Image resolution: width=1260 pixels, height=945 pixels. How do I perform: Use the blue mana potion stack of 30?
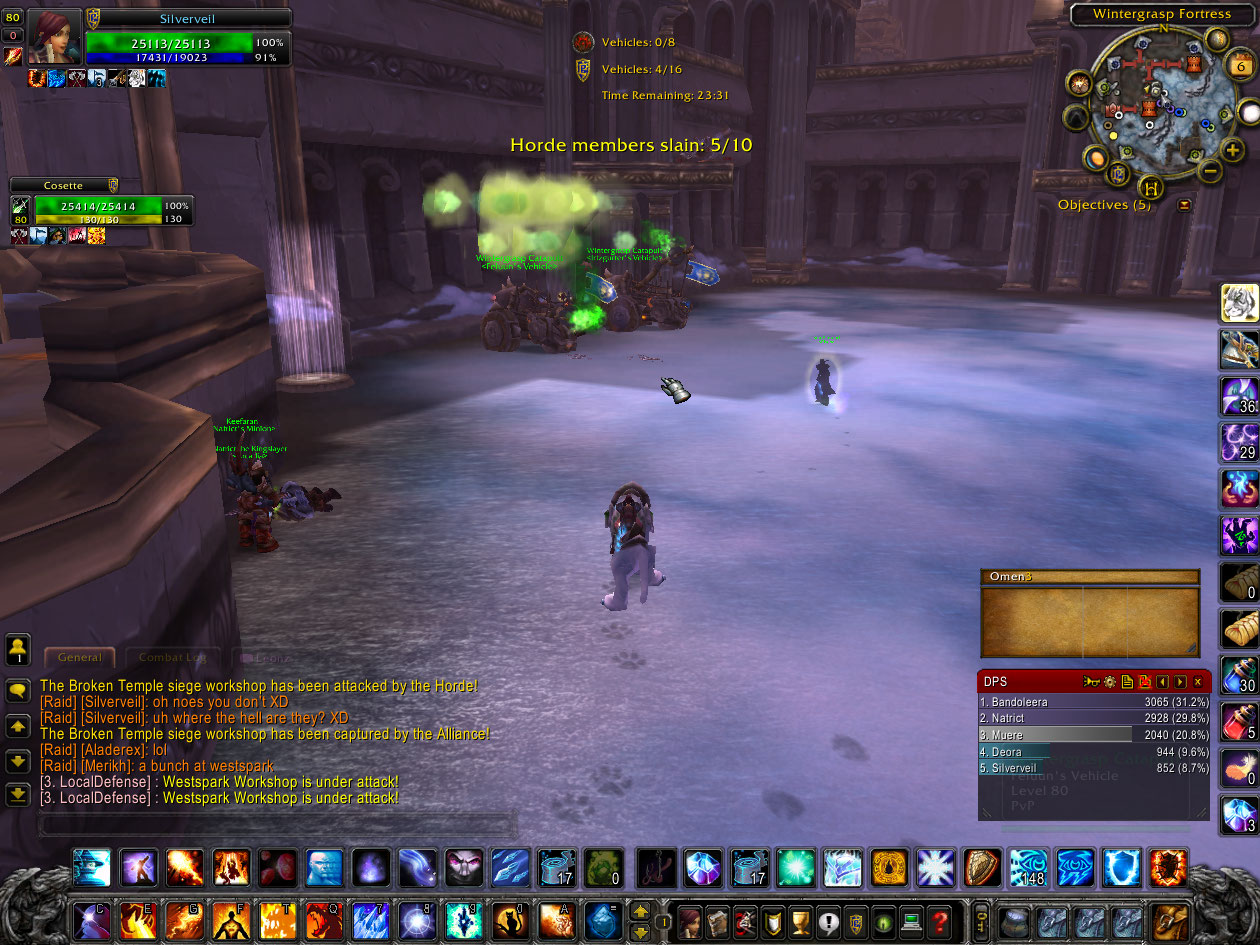(x=1240, y=675)
